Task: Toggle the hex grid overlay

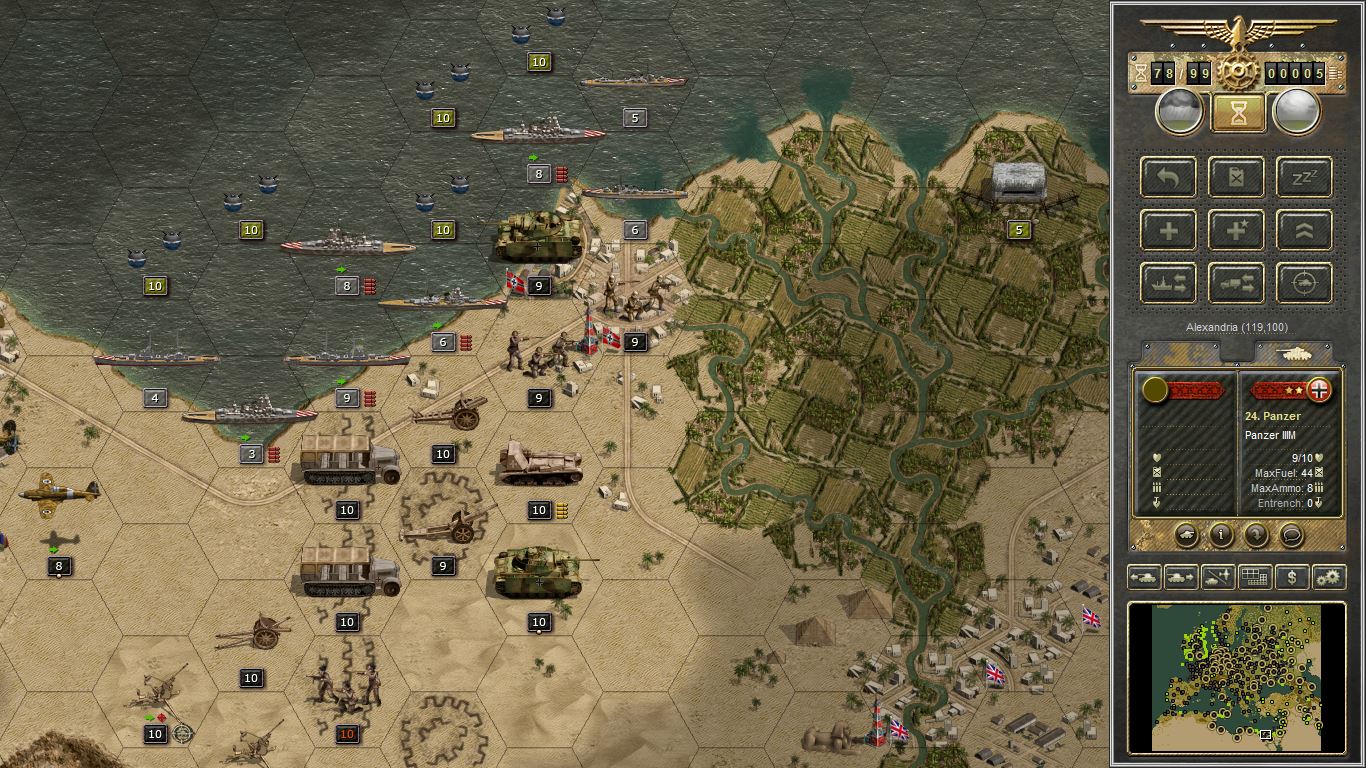Action: coord(1254,578)
